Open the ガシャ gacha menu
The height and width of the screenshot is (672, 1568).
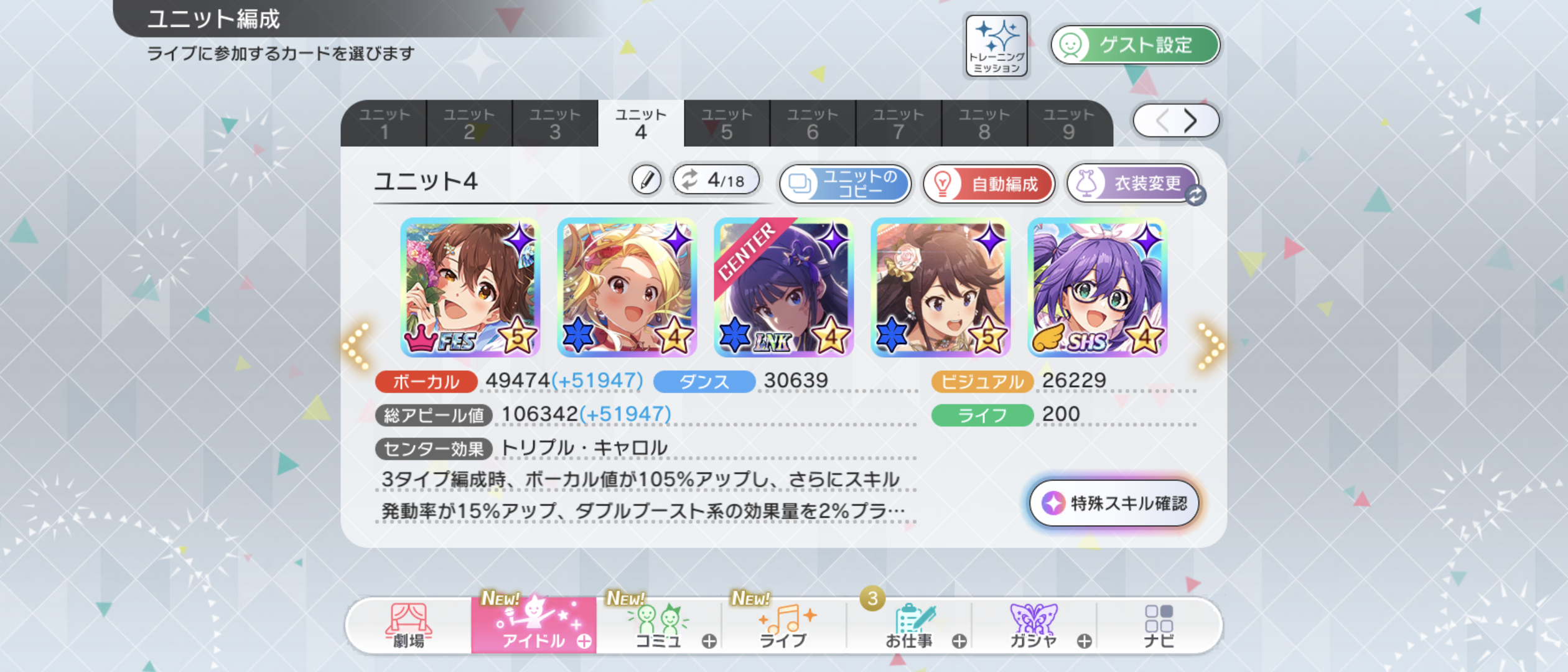1033,626
